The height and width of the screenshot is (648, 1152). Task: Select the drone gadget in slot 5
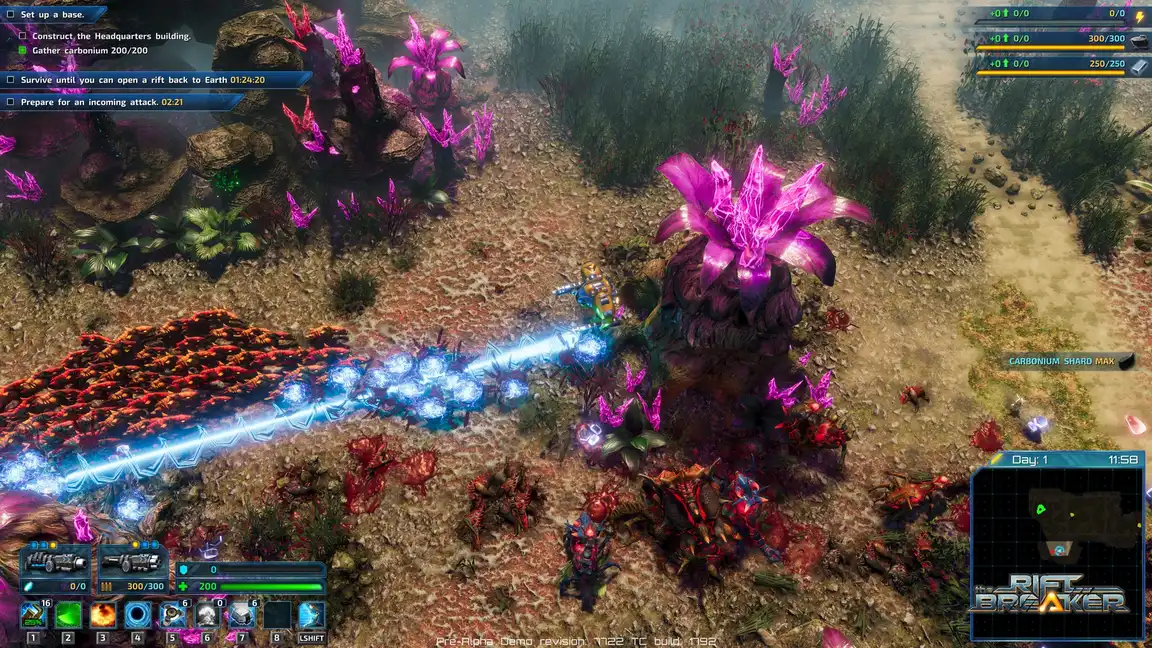173,614
